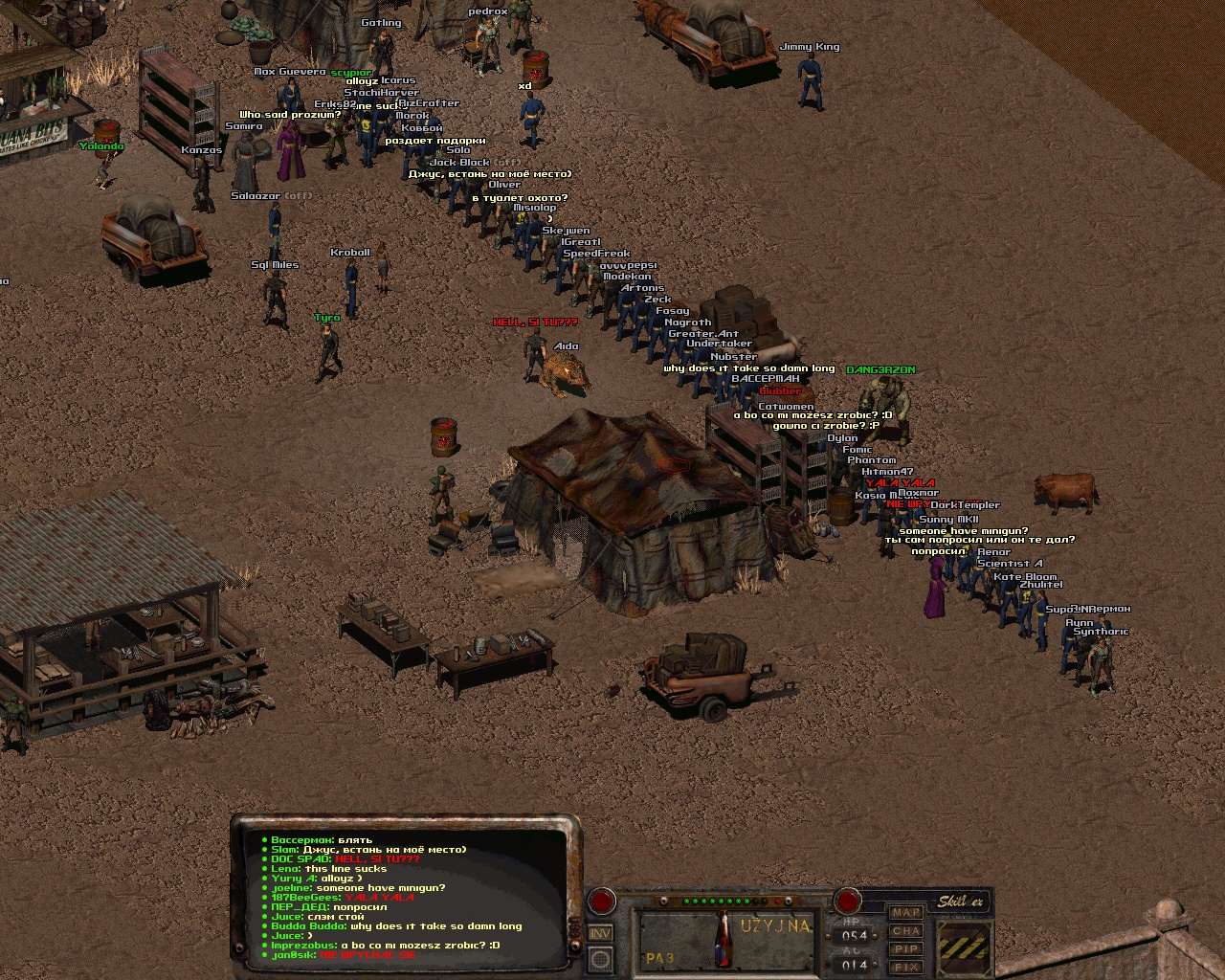Image resolution: width=1225 pixels, height=980 pixels.
Task: Open inventory with the INV button
Action: pyautogui.click(x=600, y=933)
